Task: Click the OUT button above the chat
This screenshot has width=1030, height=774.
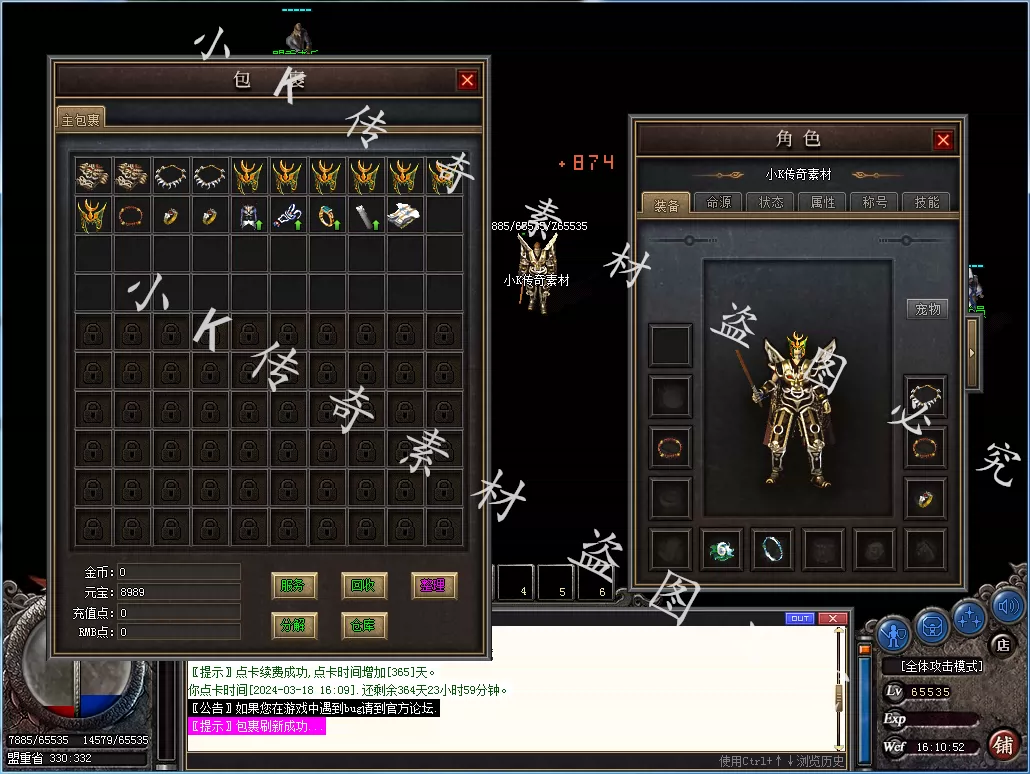Action: 800,619
